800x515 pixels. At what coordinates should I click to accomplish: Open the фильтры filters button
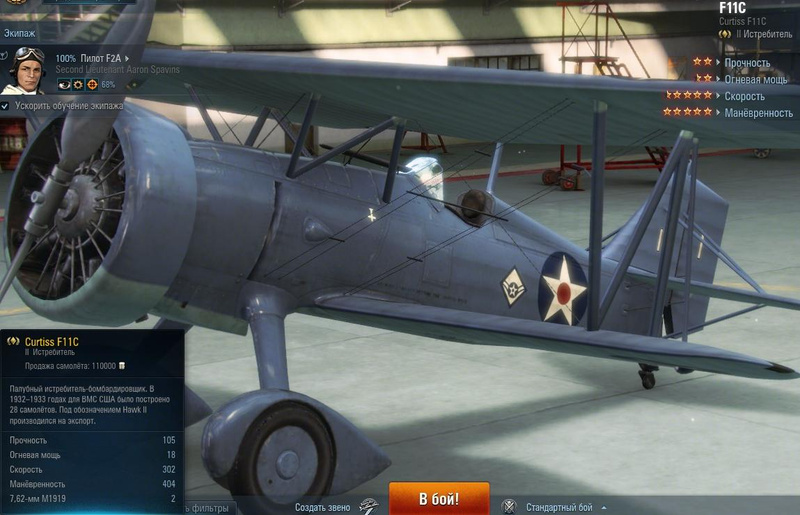coord(208,507)
